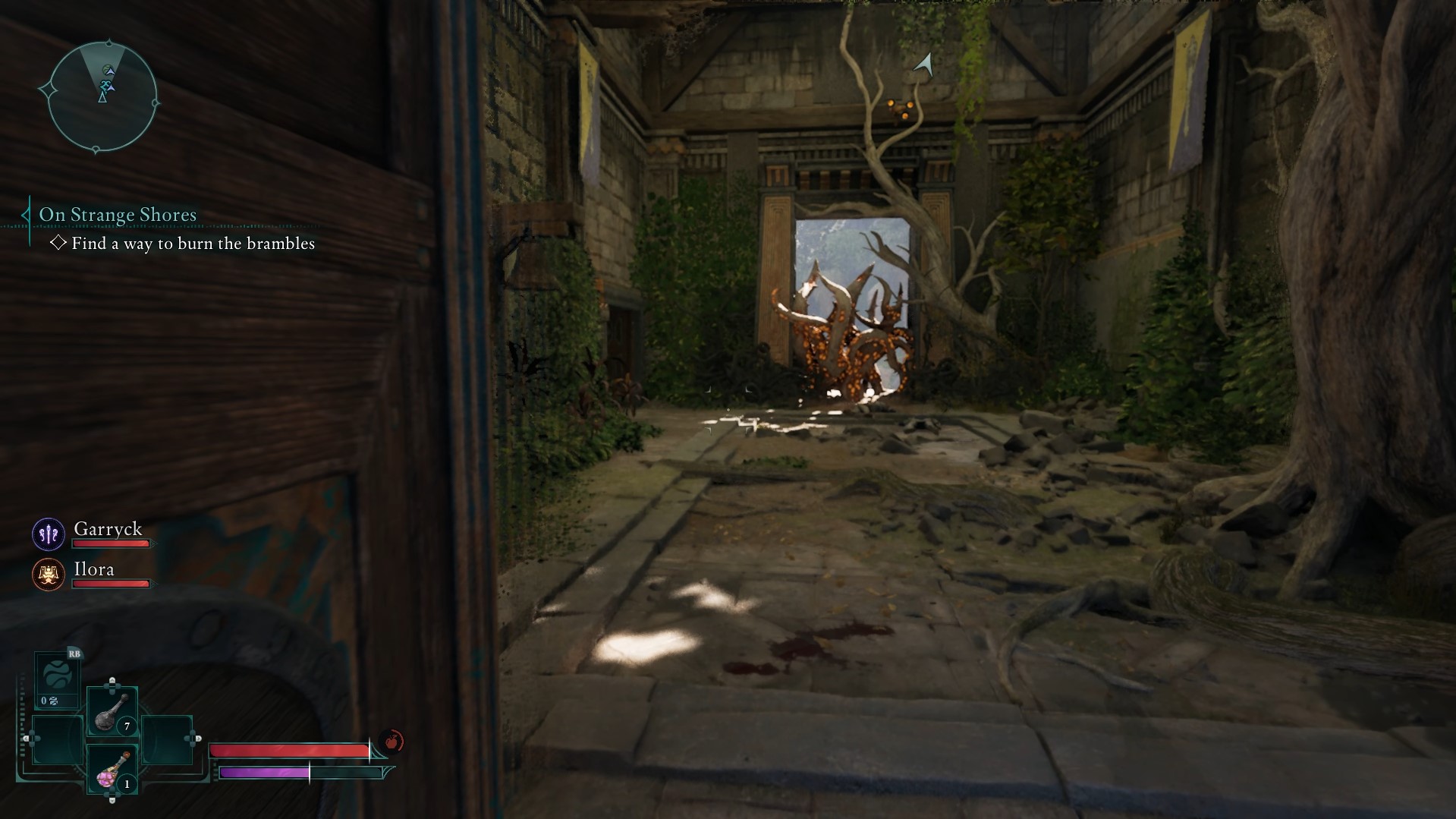Click the red apple food status icon
This screenshot has height=819, width=1456.
pyautogui.click(x=392, y=741)
